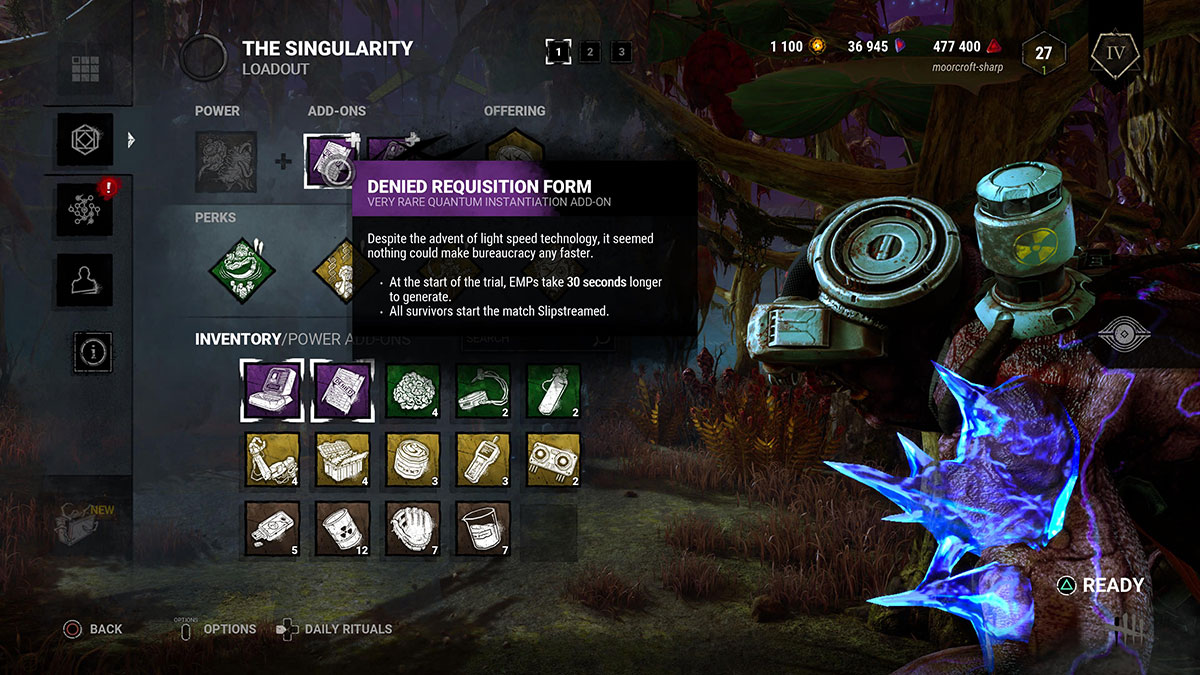
Task: Open the character customization silhouette menu
Action: (x=85, y=281)
